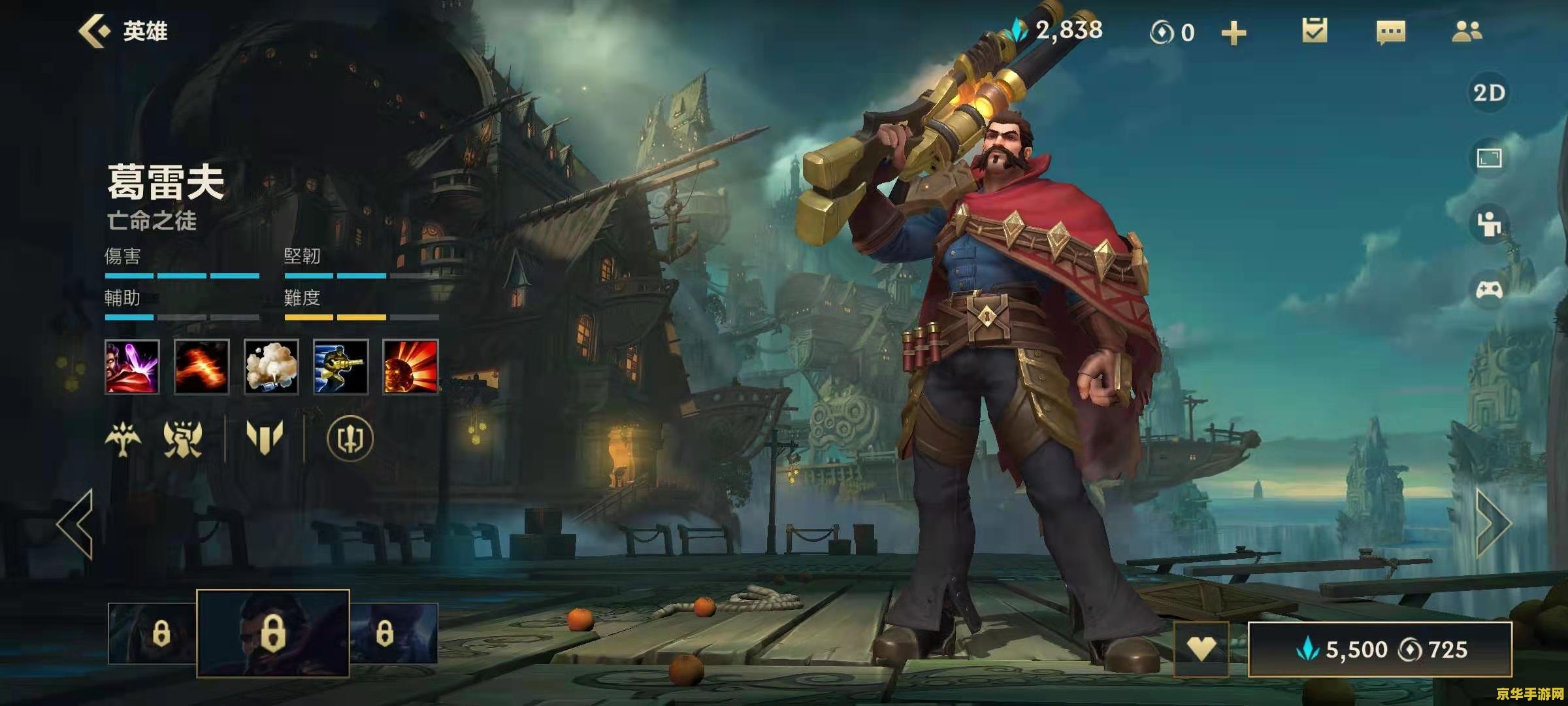Screen dimensions: 1568x706
Task: View the Collateral Damage ultimate icon
Action: pos(410,367)
